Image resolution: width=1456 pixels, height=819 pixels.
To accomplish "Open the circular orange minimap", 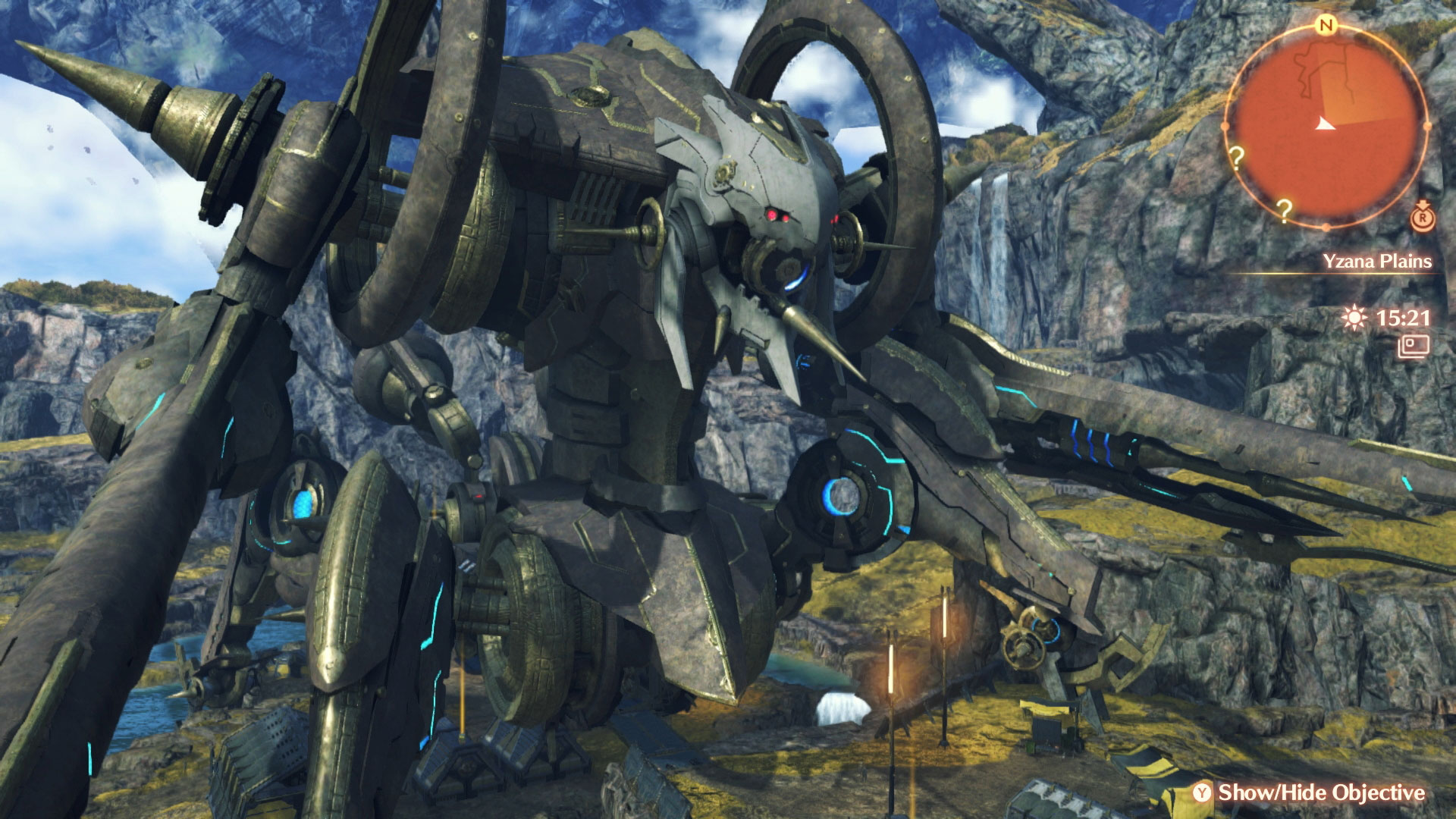I will 1326,125.
